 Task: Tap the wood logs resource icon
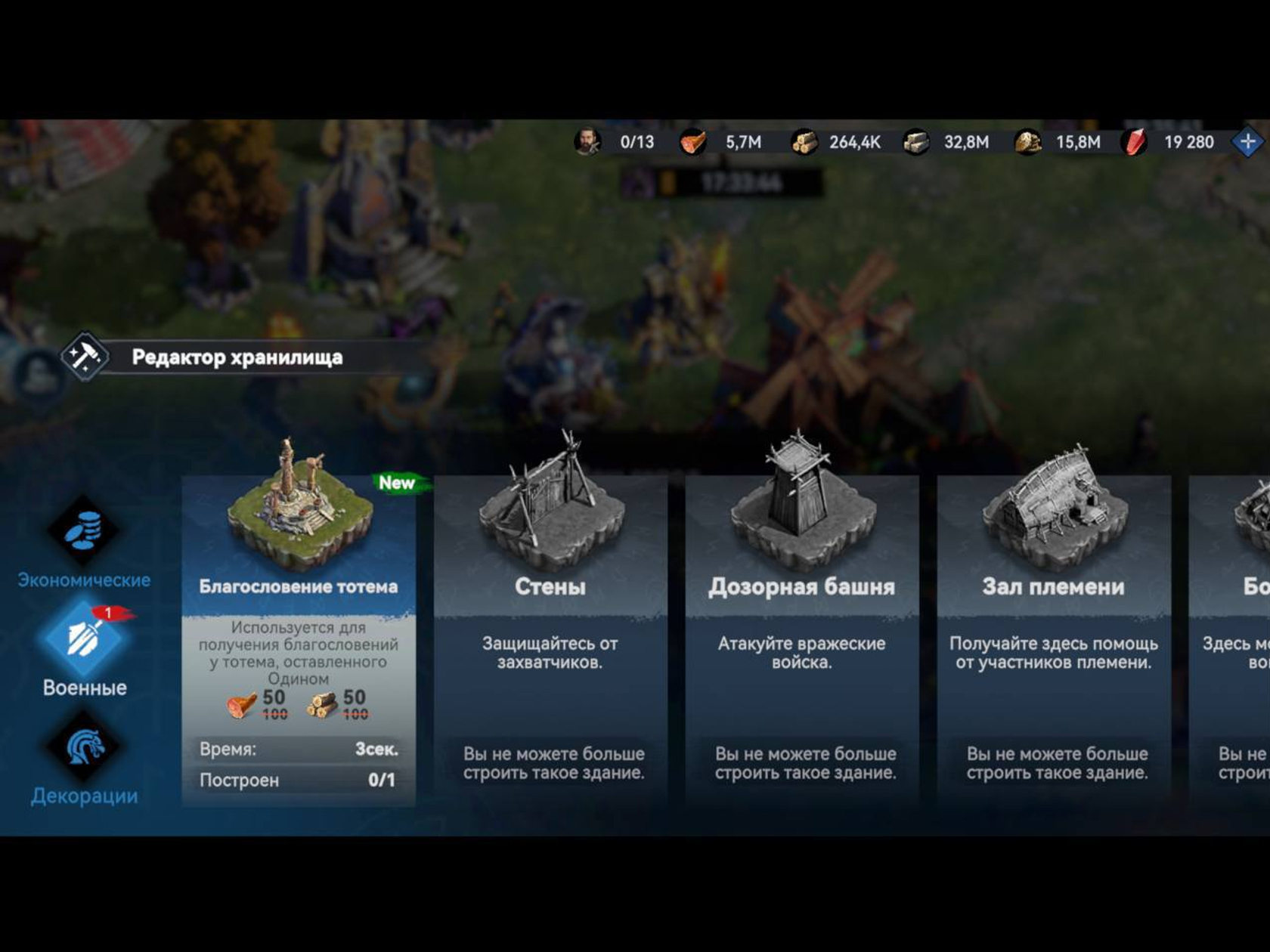(804, 142)
